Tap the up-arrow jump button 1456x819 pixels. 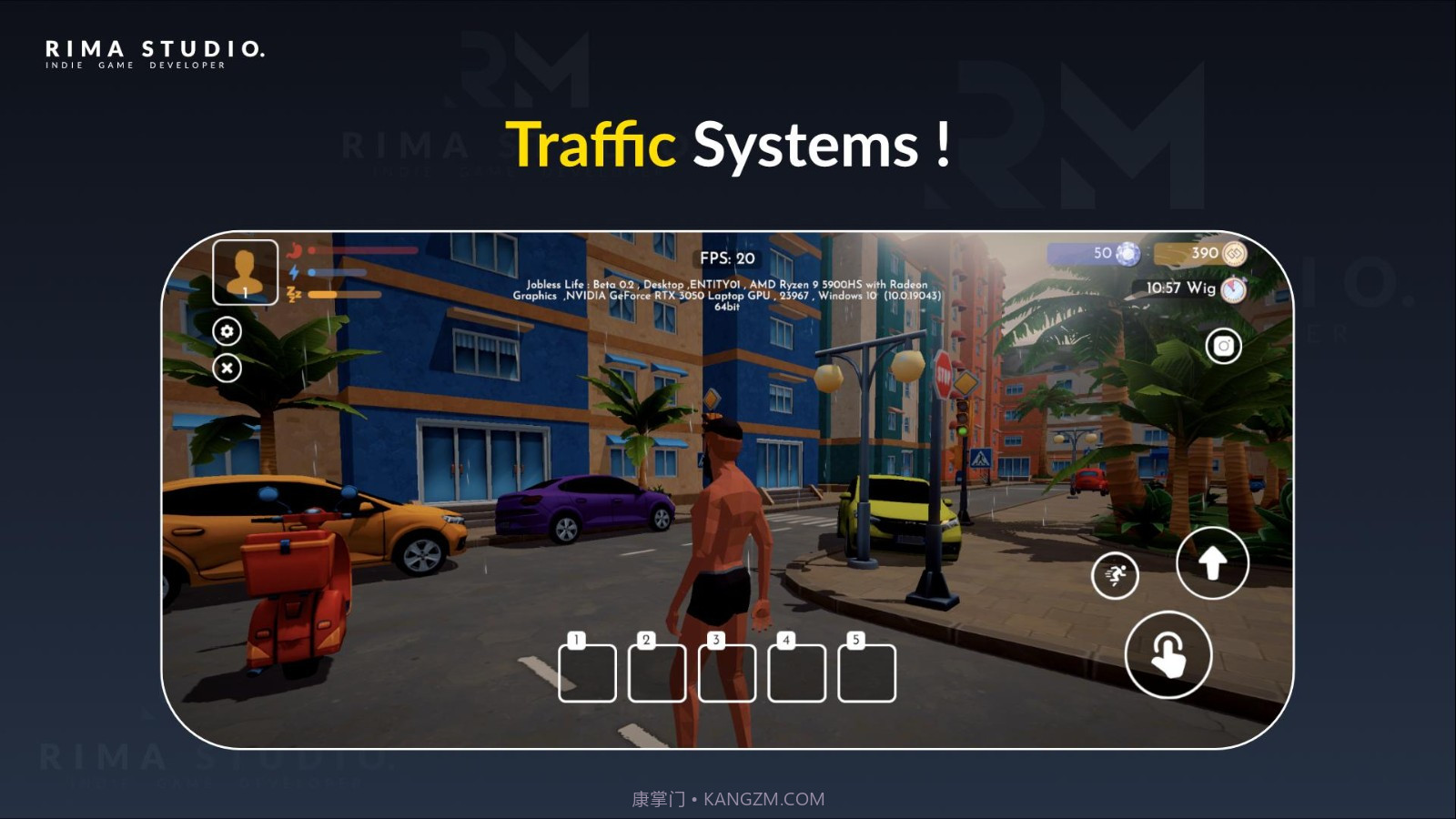(x=1212, y=563)
